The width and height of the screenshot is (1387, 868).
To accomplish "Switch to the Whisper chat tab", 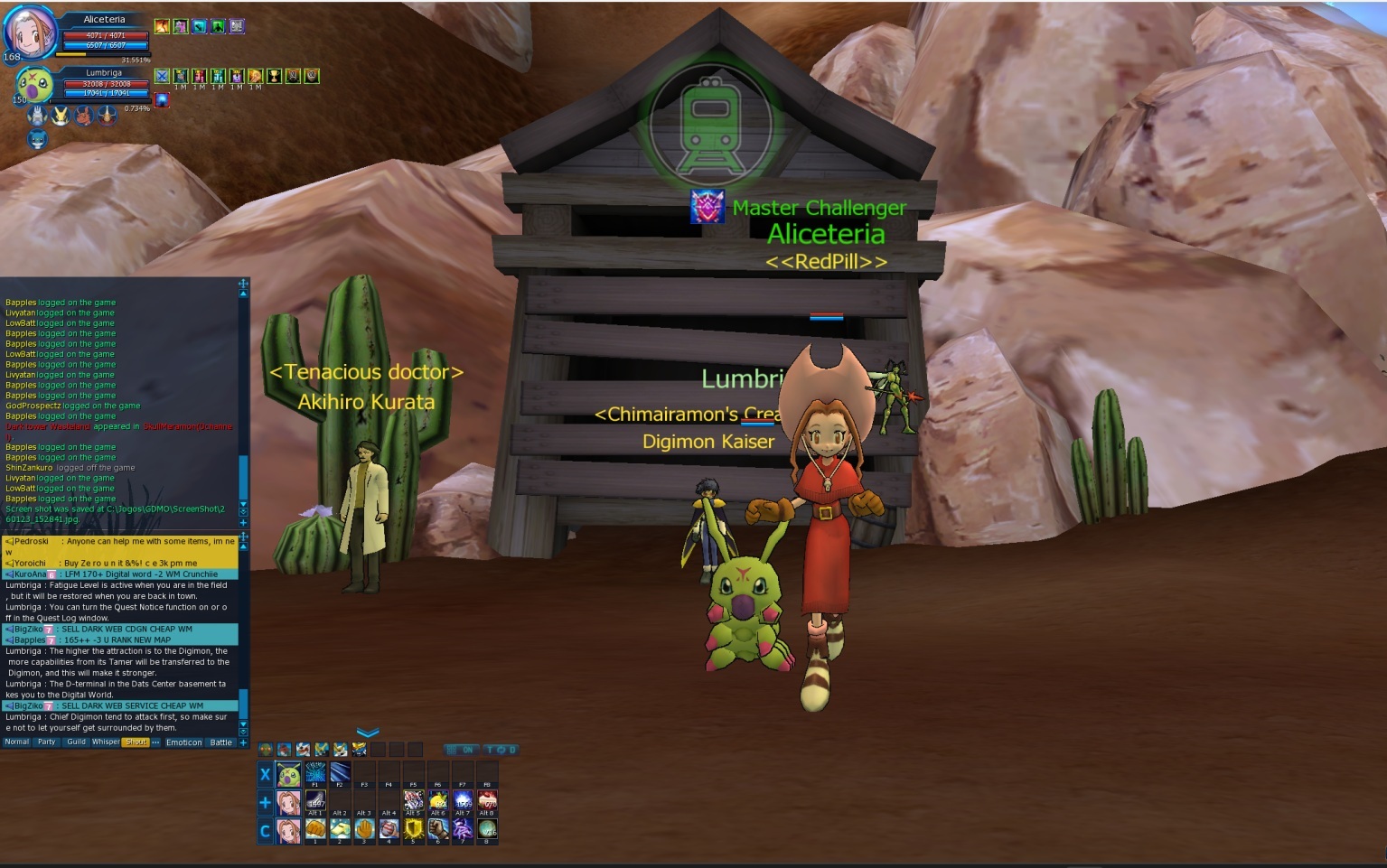I will tap(106, 742).
